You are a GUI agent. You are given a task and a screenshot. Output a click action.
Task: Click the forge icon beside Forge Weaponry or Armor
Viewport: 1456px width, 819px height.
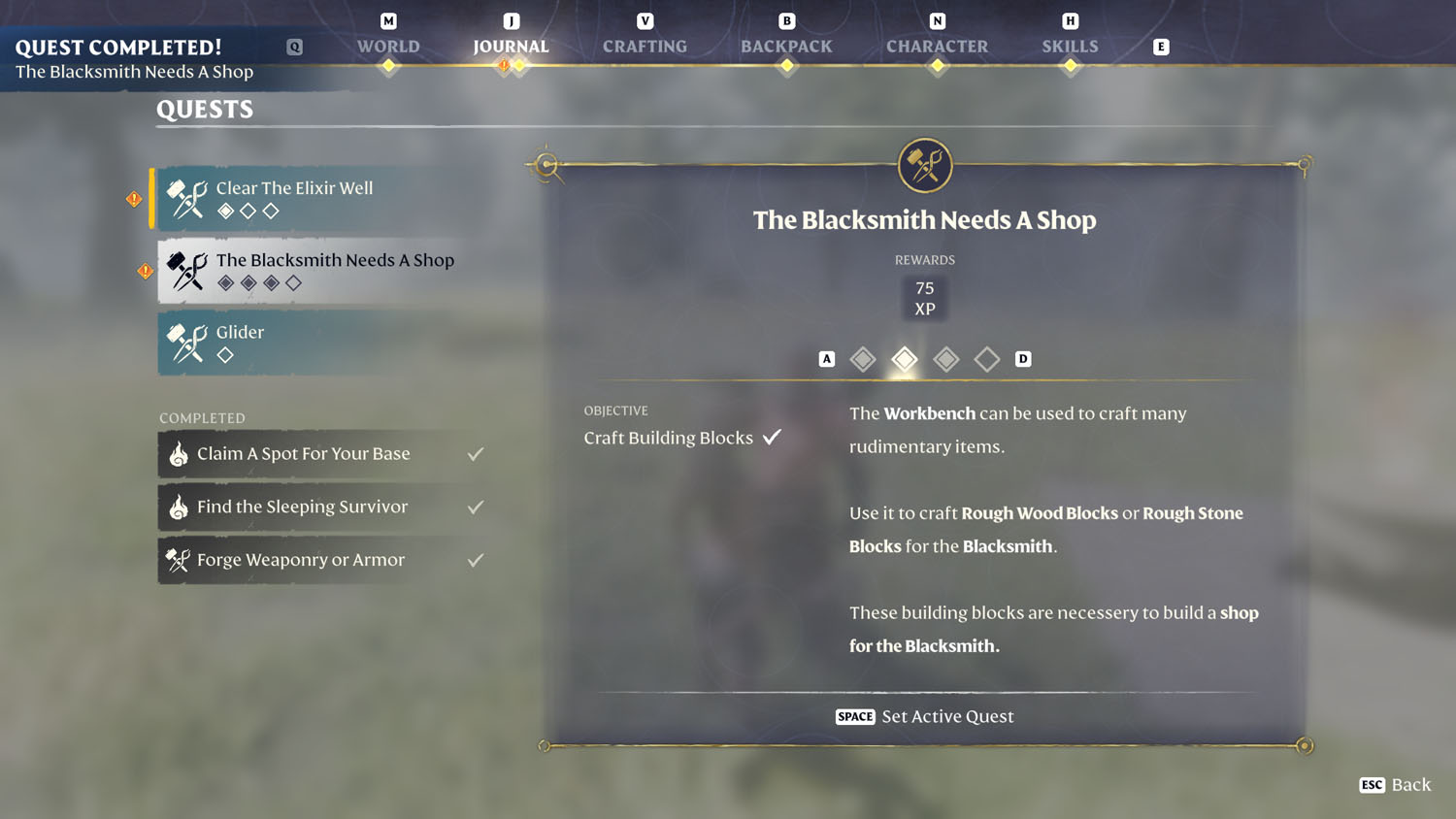[179, 560]
